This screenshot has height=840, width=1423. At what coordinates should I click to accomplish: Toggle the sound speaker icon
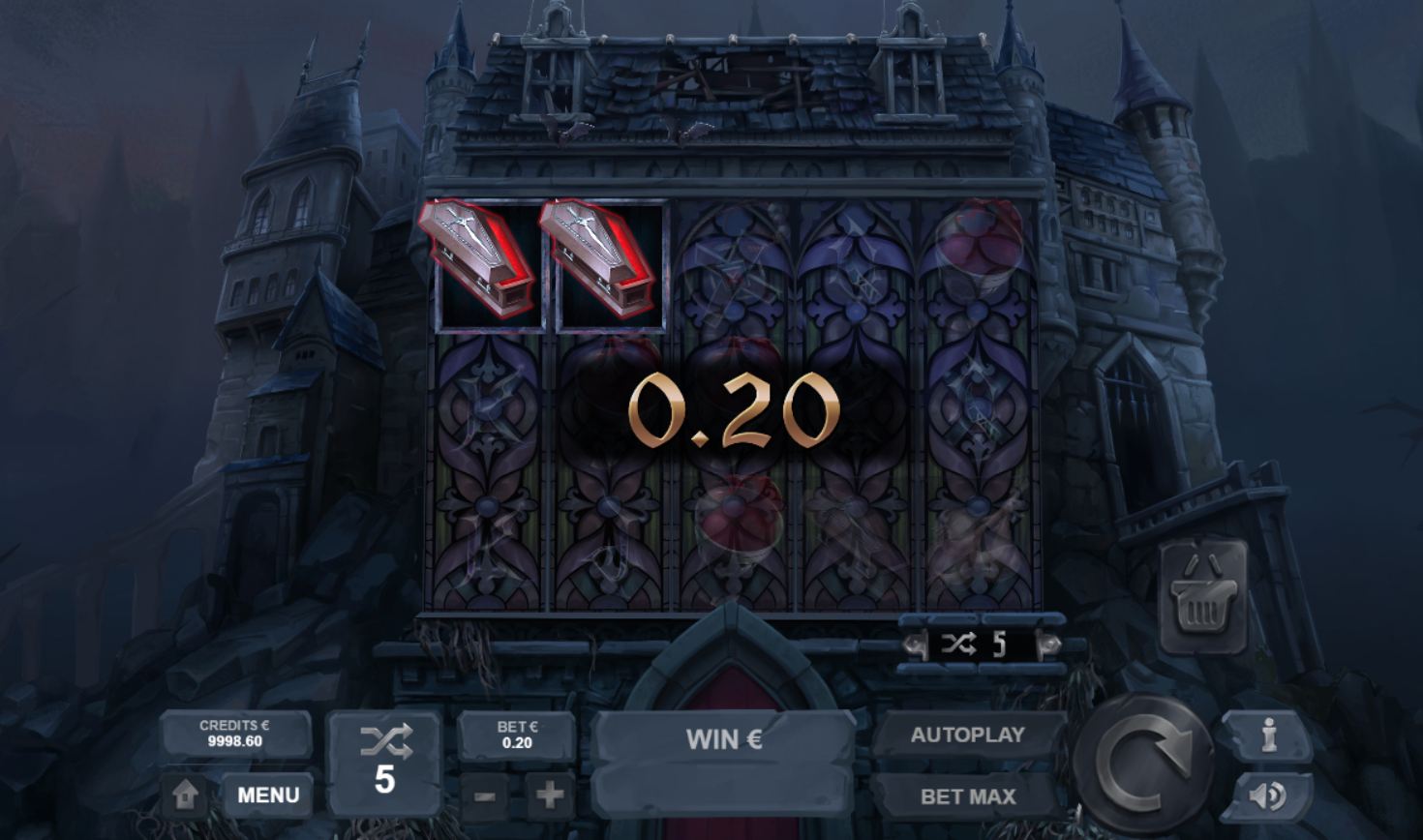(x=1266, y=795)
